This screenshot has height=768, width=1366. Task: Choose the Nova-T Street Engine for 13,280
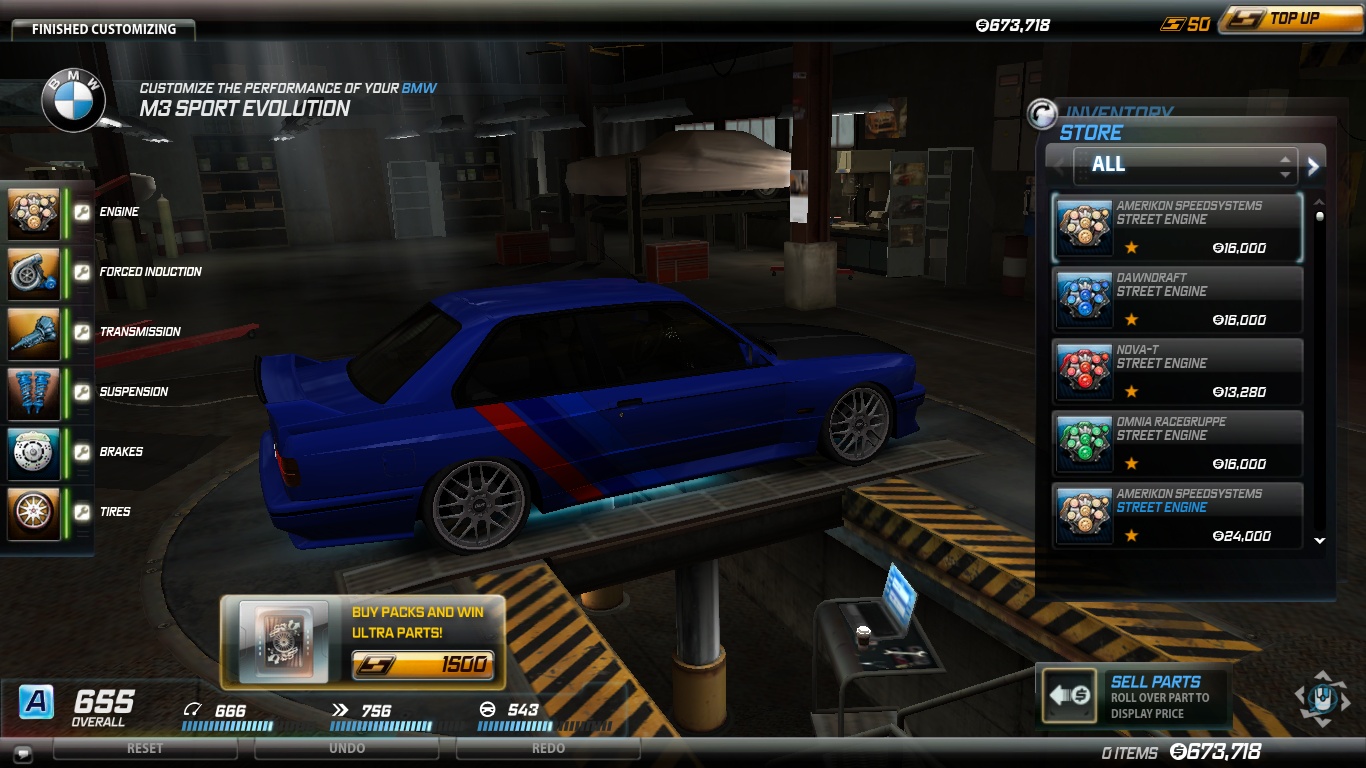tap(1178, 371)
